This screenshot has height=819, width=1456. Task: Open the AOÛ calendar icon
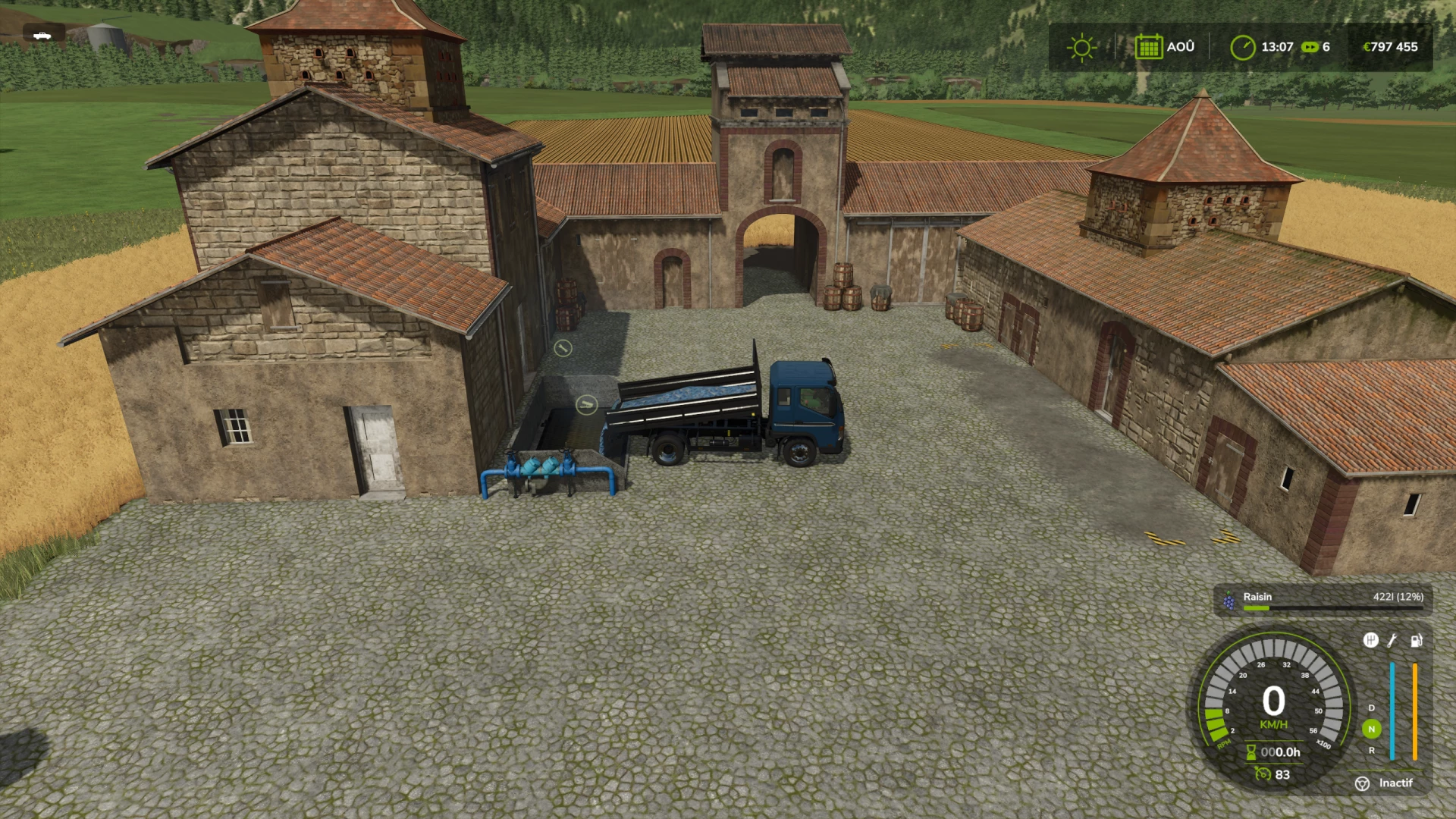point(1150,47)
